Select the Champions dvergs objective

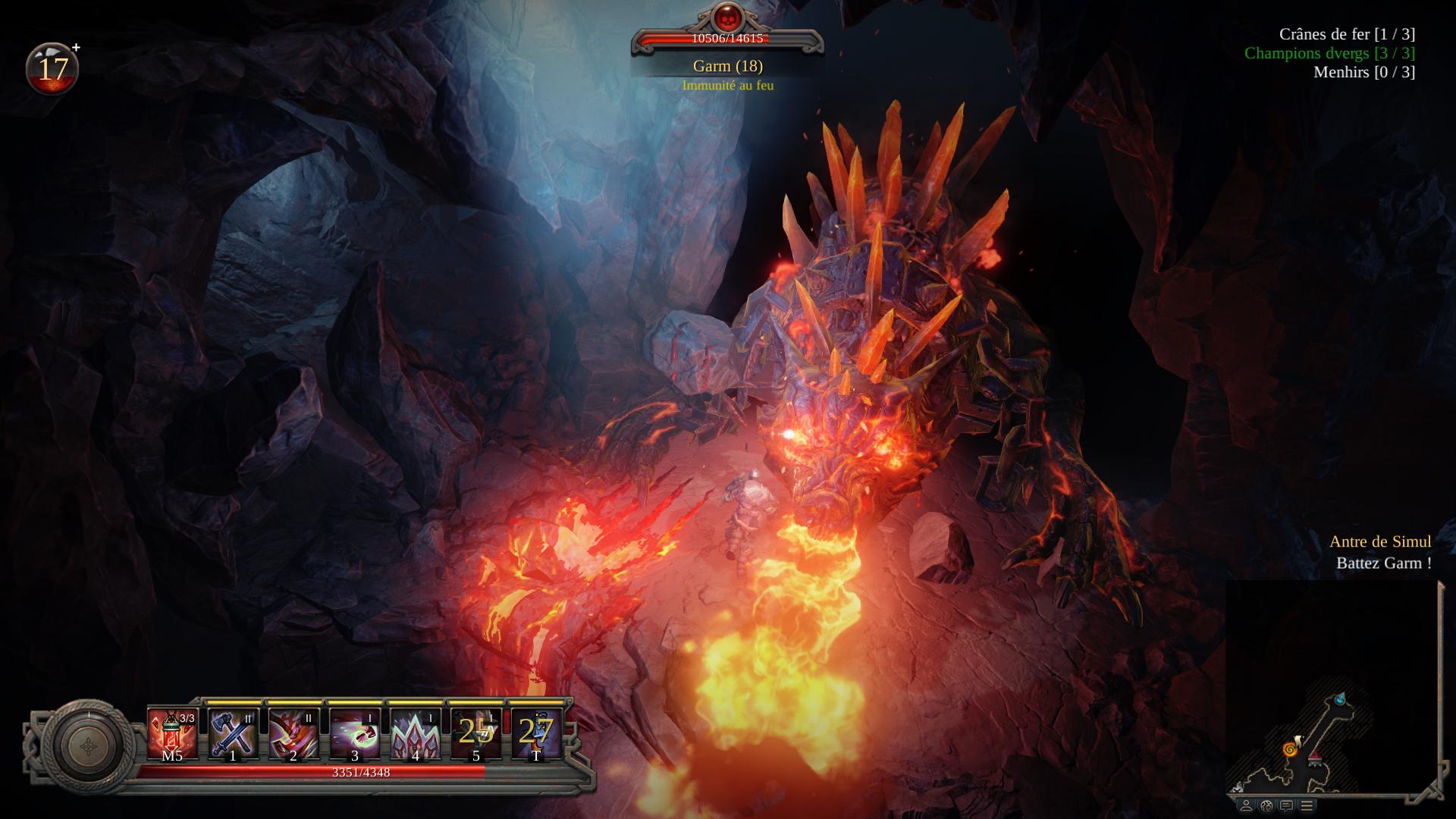[1329, 53]
